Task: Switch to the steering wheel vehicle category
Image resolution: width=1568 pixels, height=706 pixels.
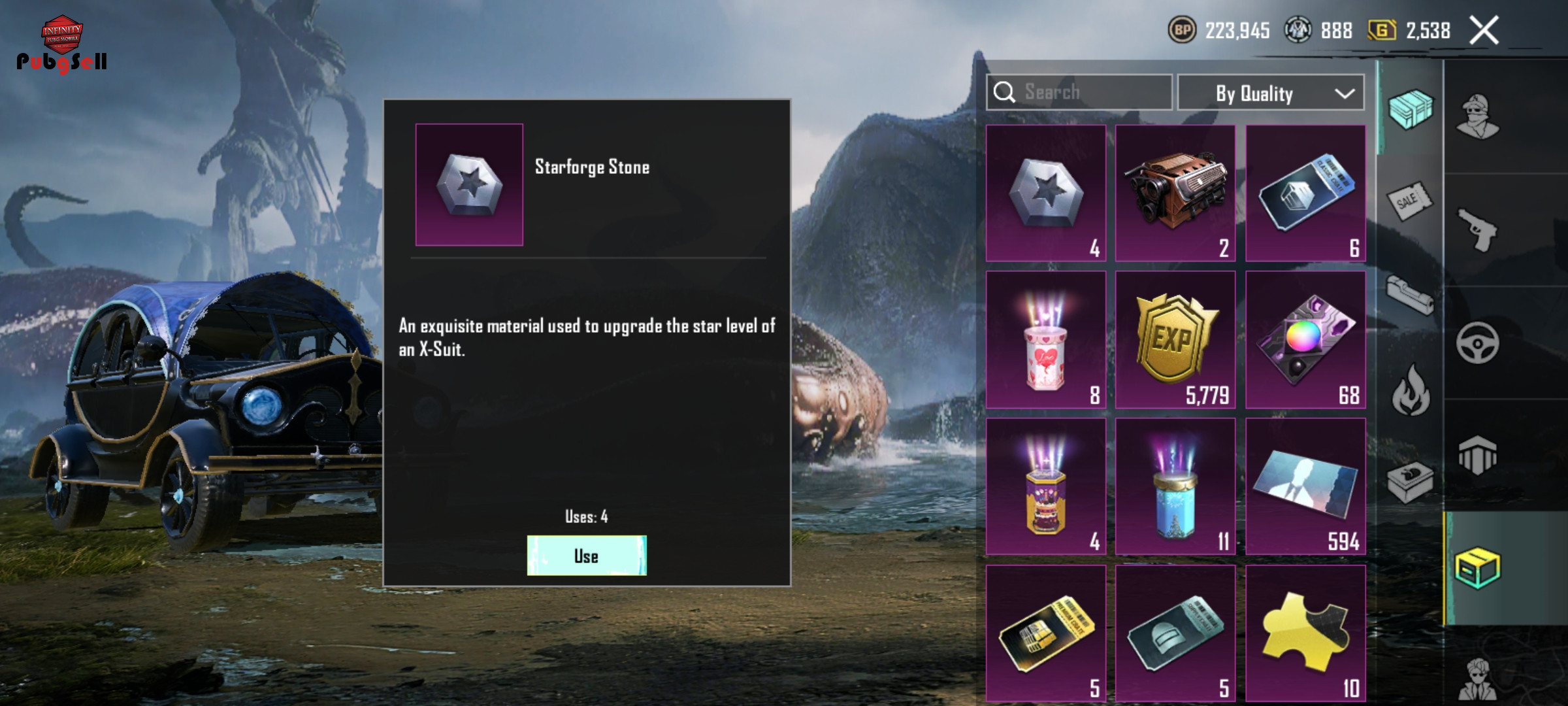Action: click(x=1477, y=343)
